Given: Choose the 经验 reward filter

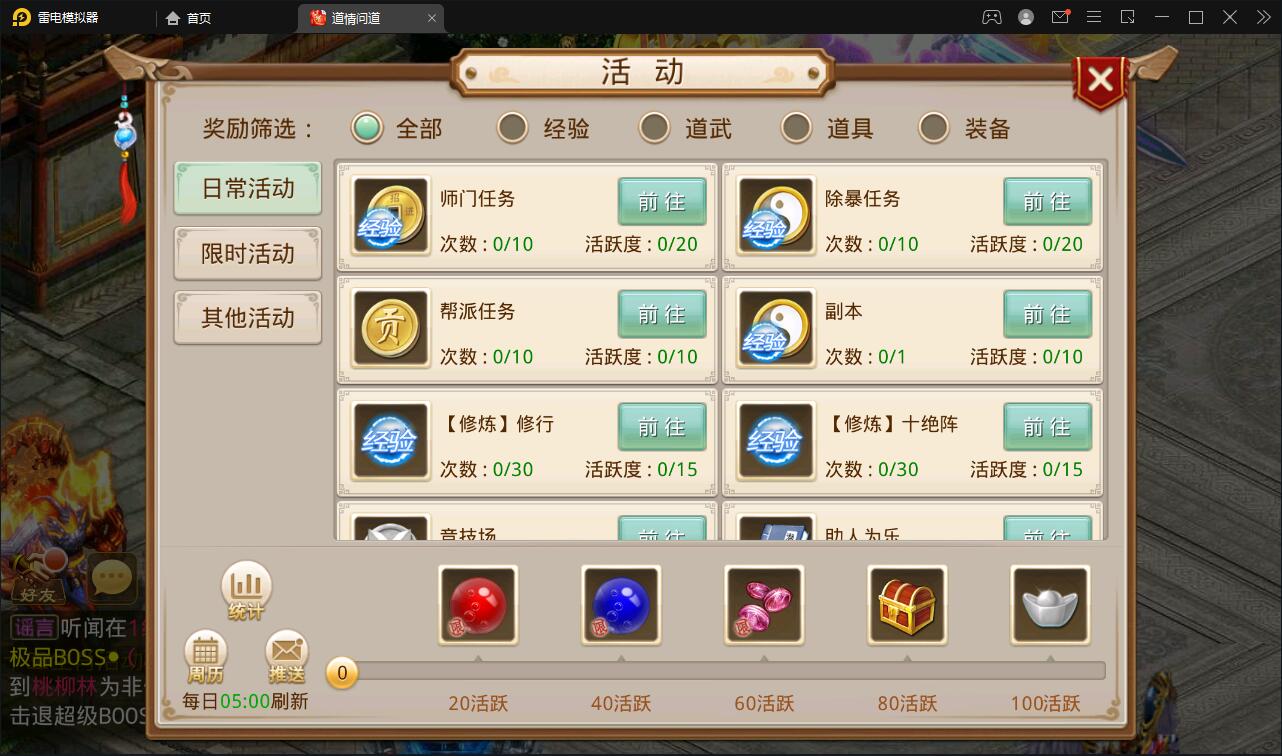Looking at the screenshot, I should click(x=511, y=129).
